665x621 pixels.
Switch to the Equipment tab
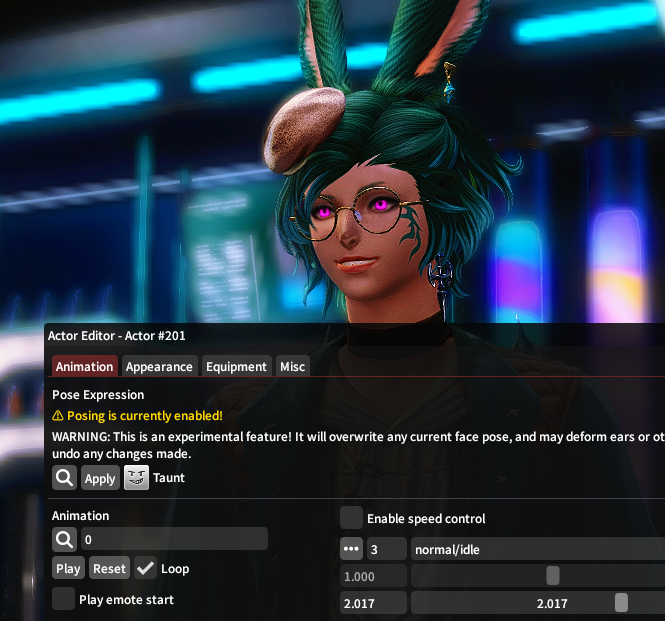click(x=236, y=367)
